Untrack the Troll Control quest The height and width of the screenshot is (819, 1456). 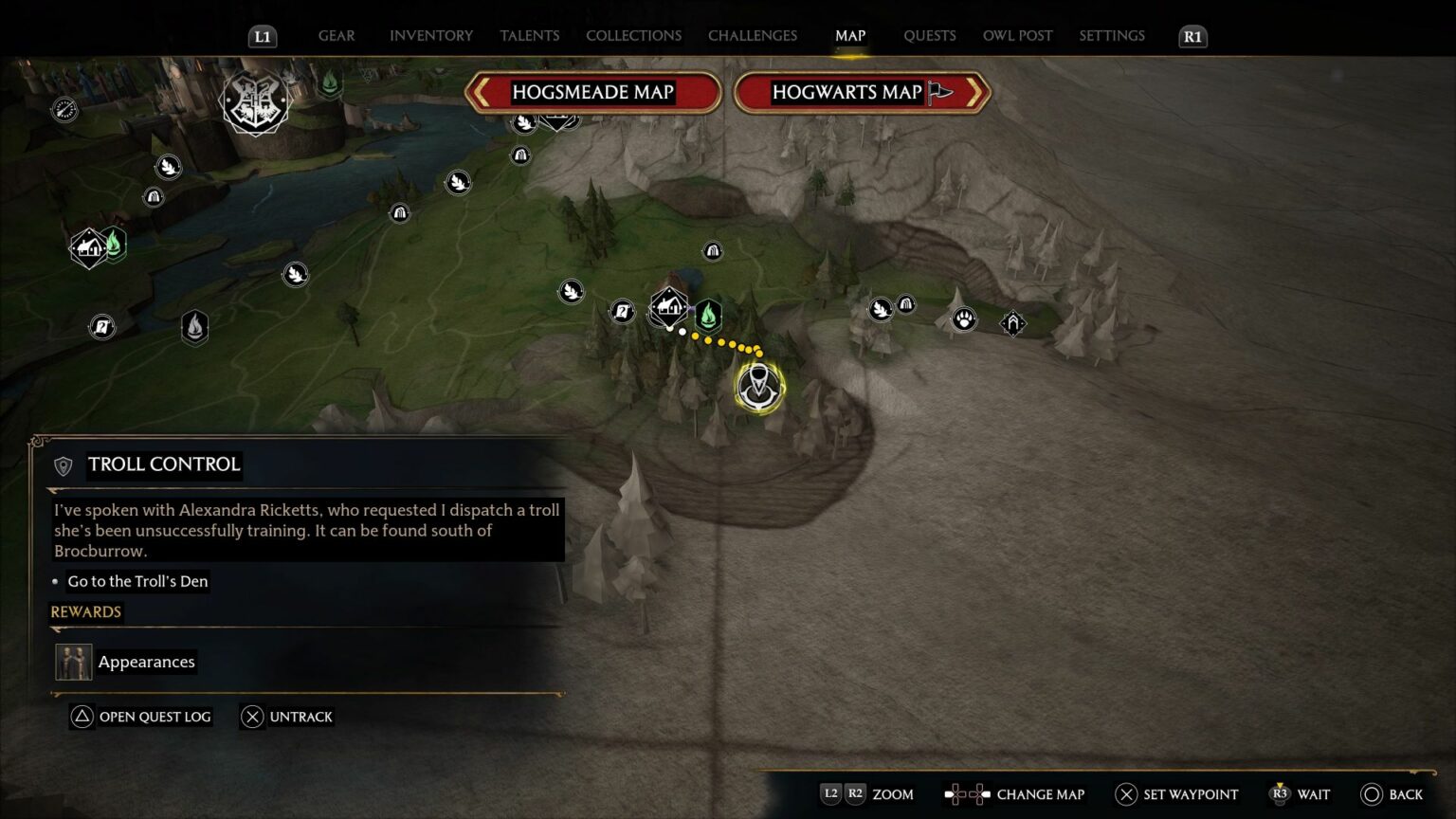pyautogui.click(x=287, y=717)
